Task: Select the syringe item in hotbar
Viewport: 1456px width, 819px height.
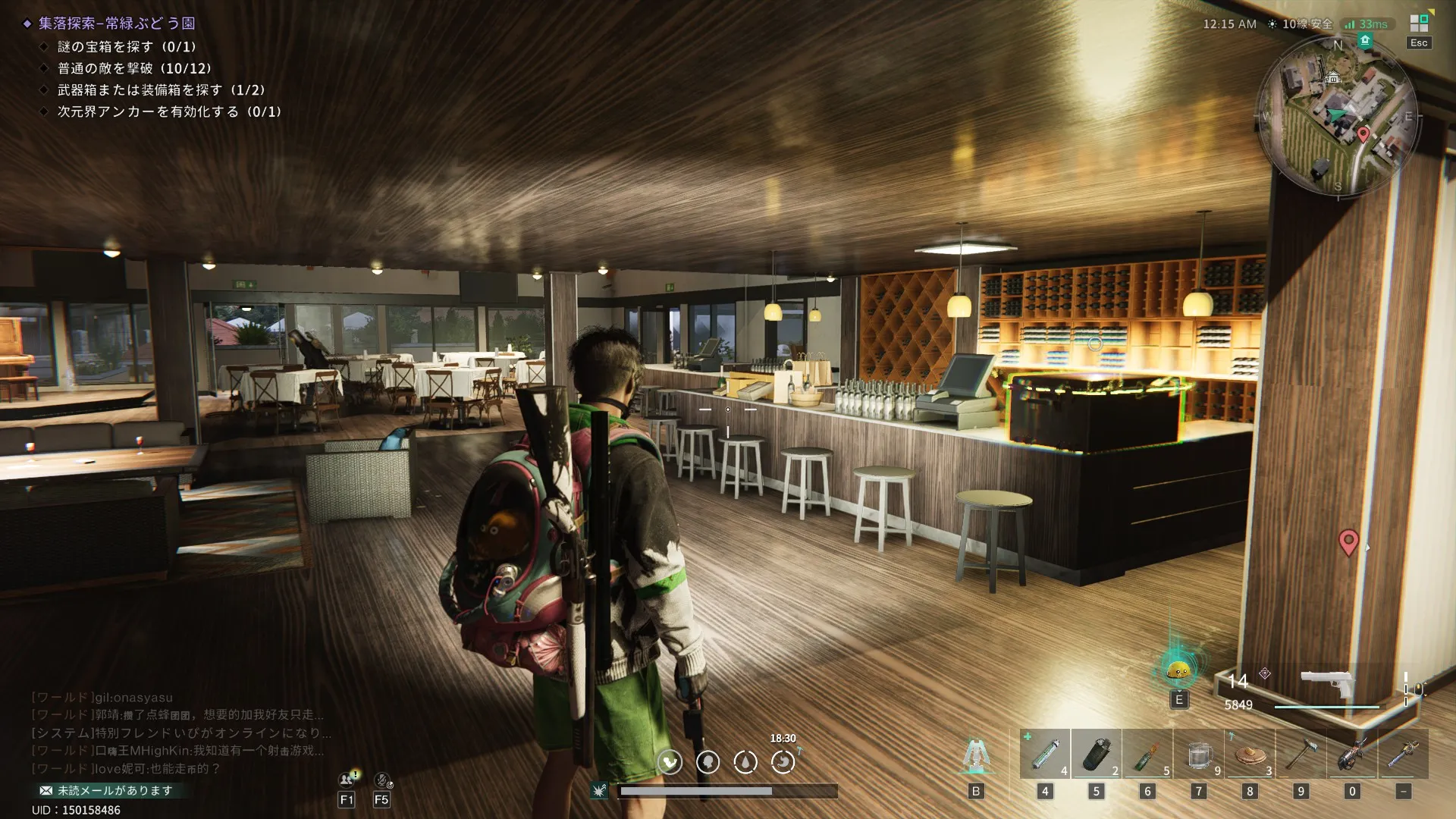Action: (1045, 755)
